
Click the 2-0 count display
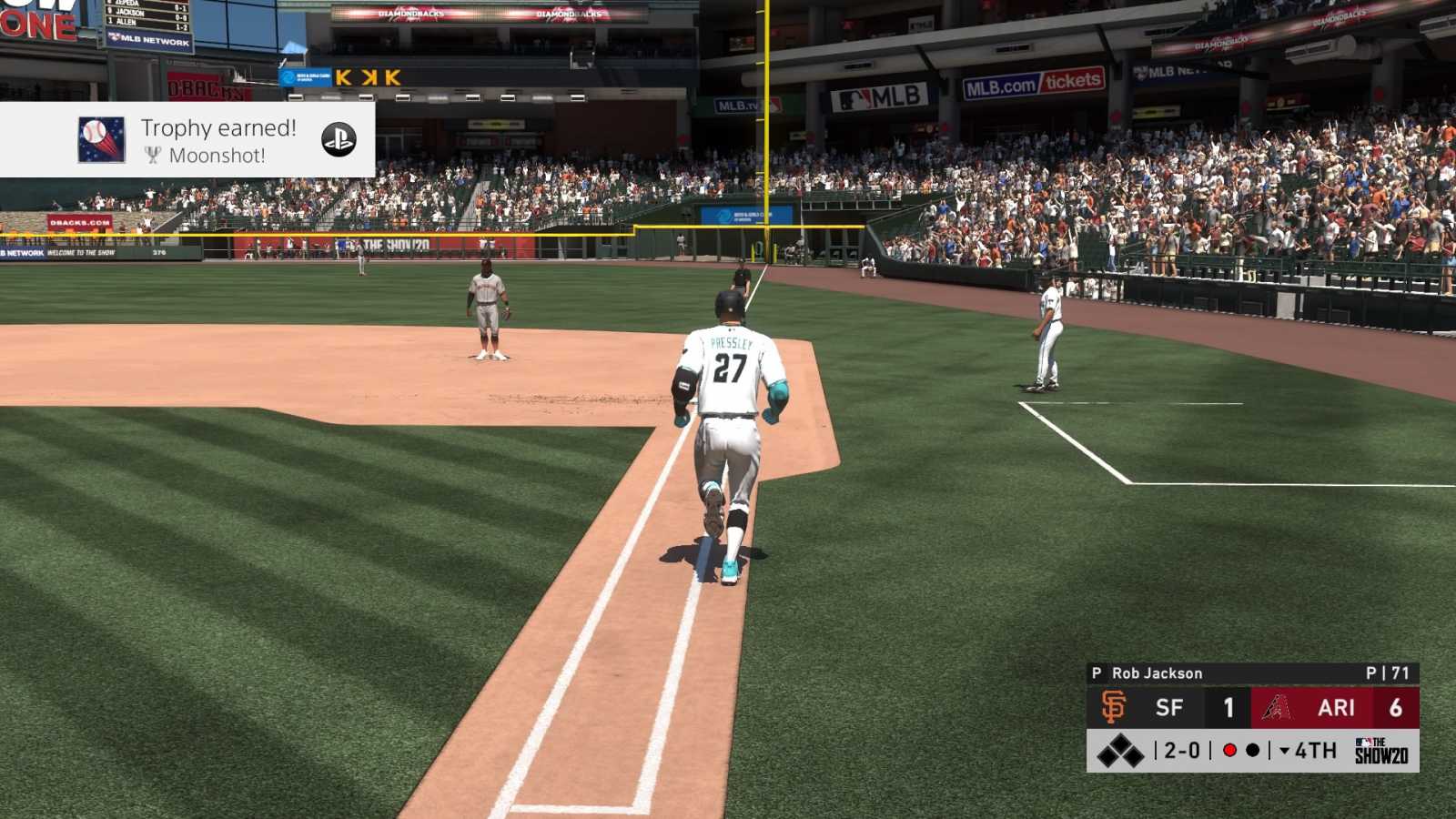[1180, 749]
